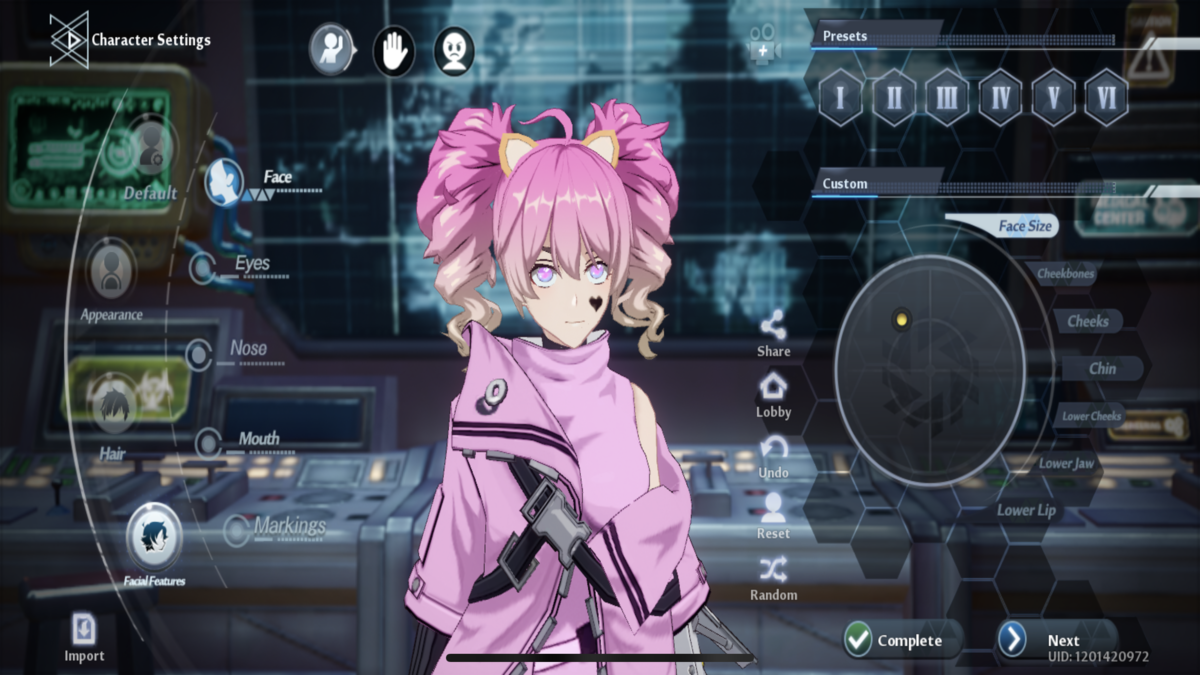Screen dimensions: 1200x675
Task: Undo the last change
Action: (773, 456)
